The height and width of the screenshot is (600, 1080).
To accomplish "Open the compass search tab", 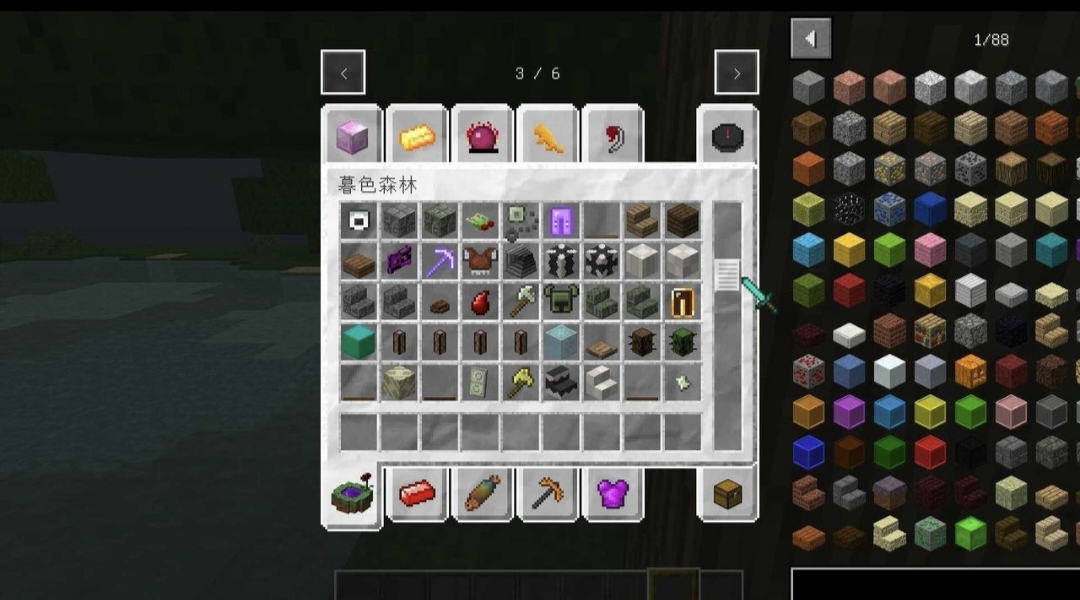I will click(x=727, y=137).
